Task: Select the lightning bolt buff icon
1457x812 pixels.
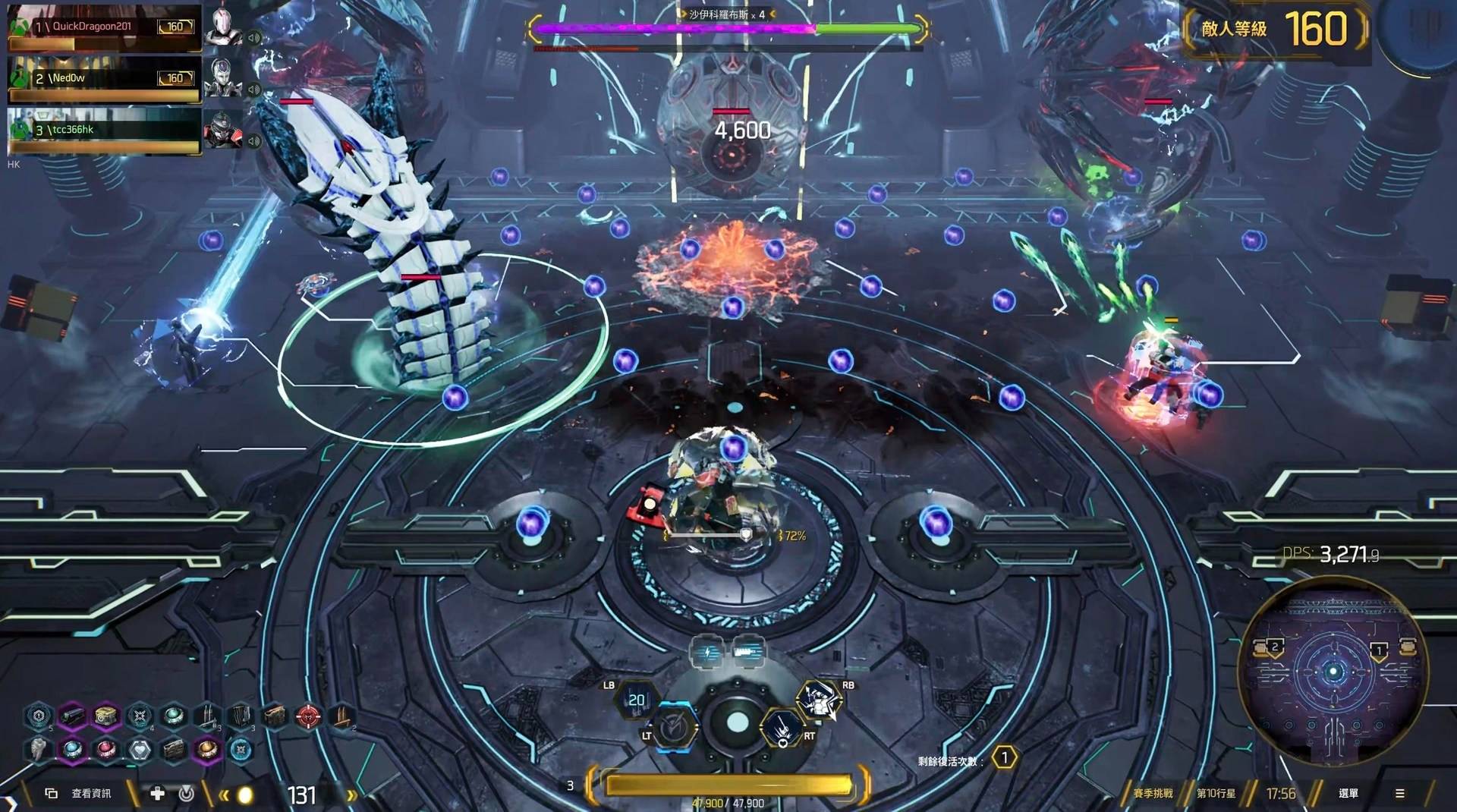Action: point(707,651)
